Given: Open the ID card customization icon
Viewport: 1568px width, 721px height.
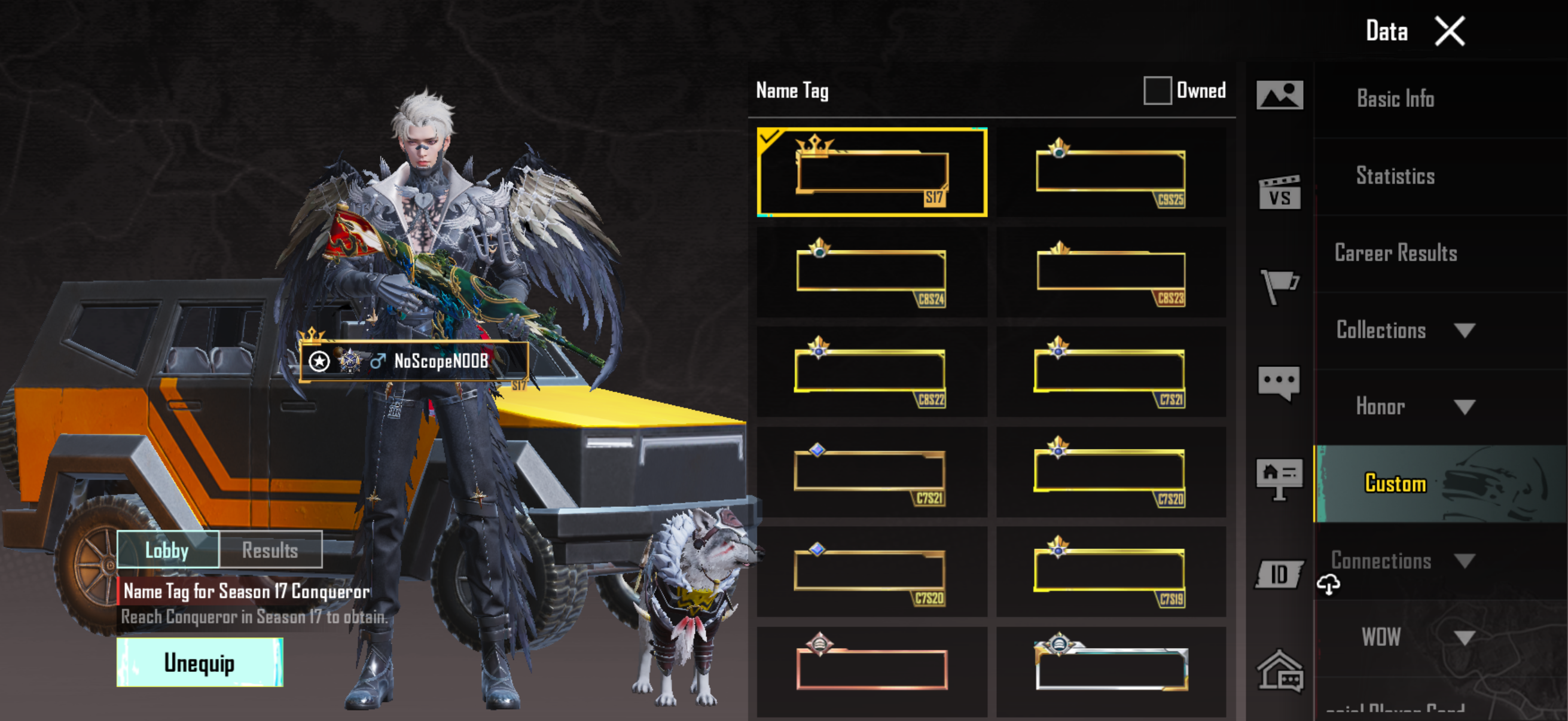Looking at the screenshot, I should (x=1279, y=575).
